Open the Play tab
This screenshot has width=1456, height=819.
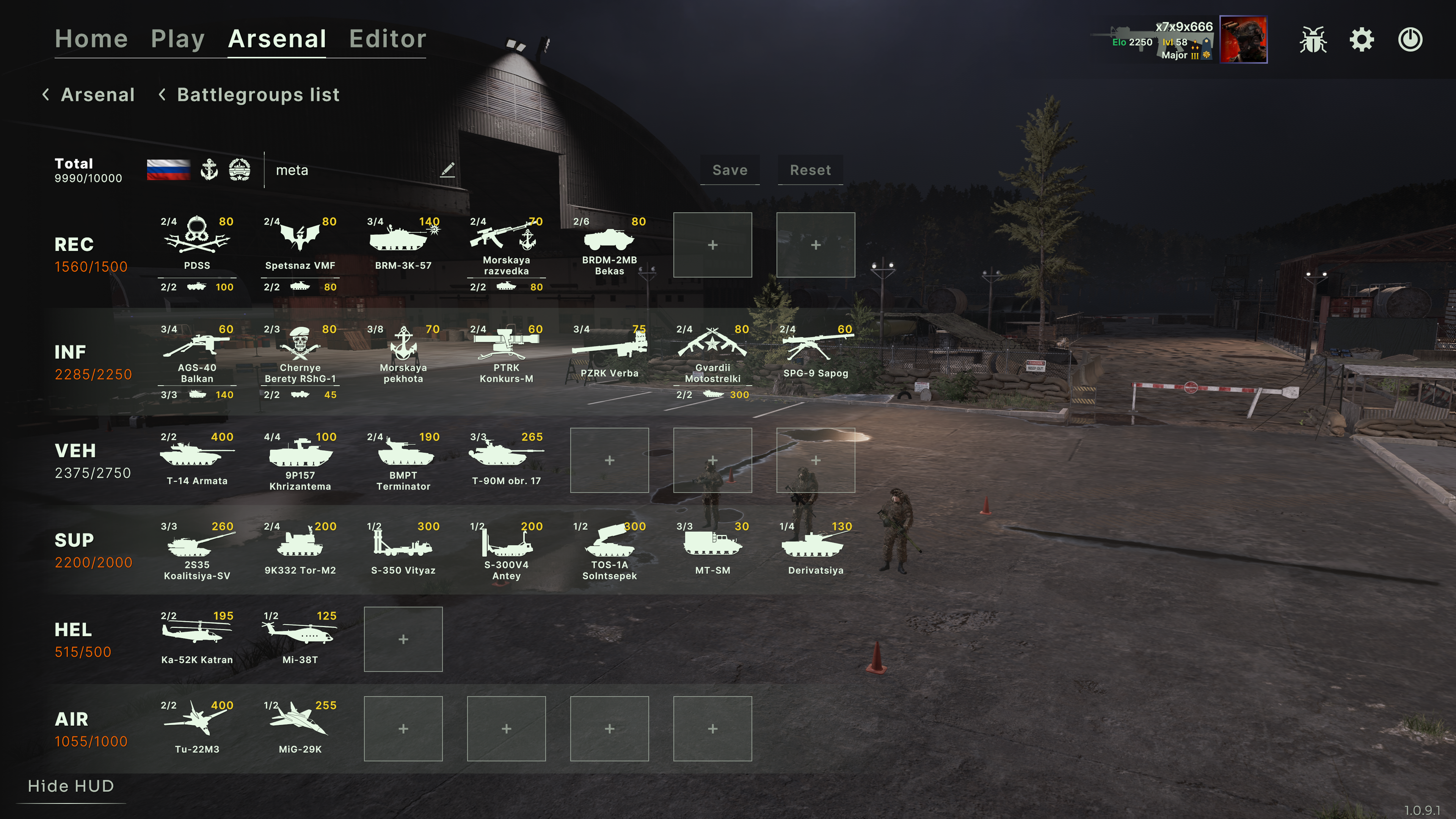click(x=177, y=39)
